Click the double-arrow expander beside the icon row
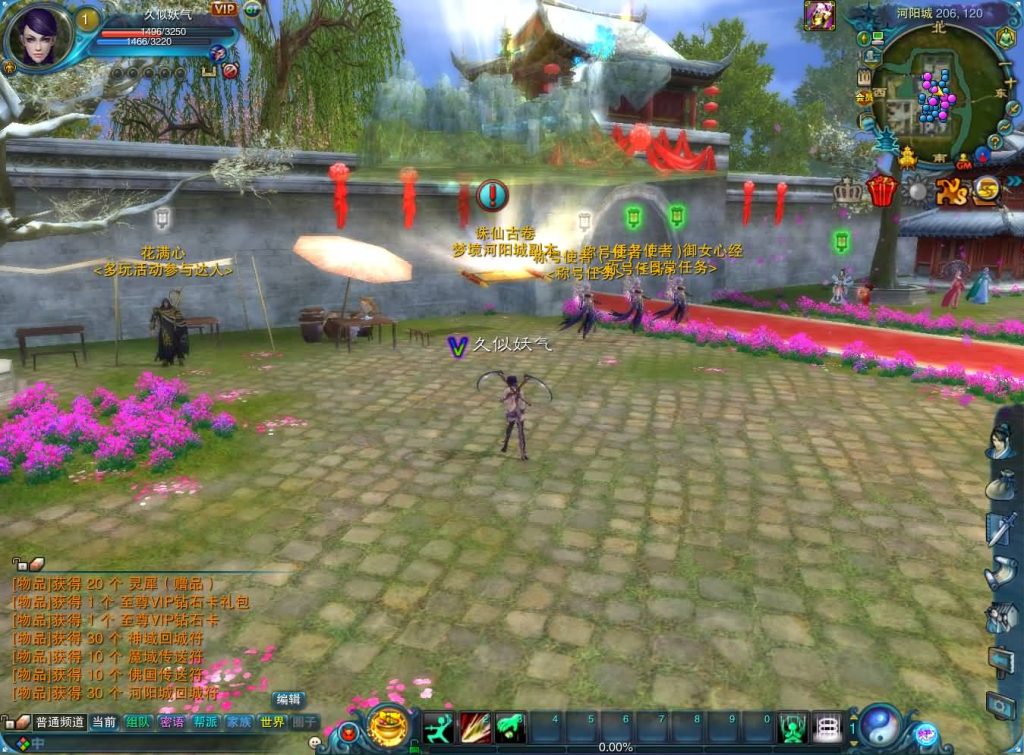Image resolution: width=1024 pixels, height=755 pixels. (1014, 181)
